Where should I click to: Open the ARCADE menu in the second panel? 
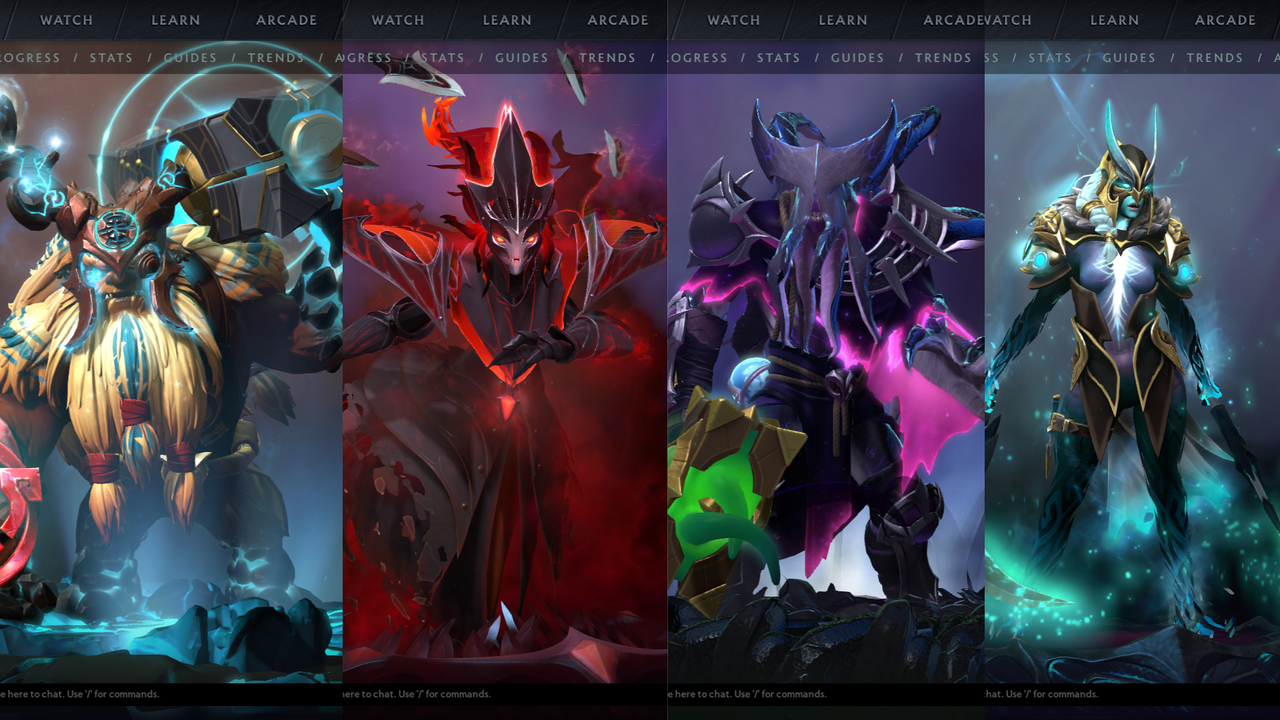coord(617,20)
